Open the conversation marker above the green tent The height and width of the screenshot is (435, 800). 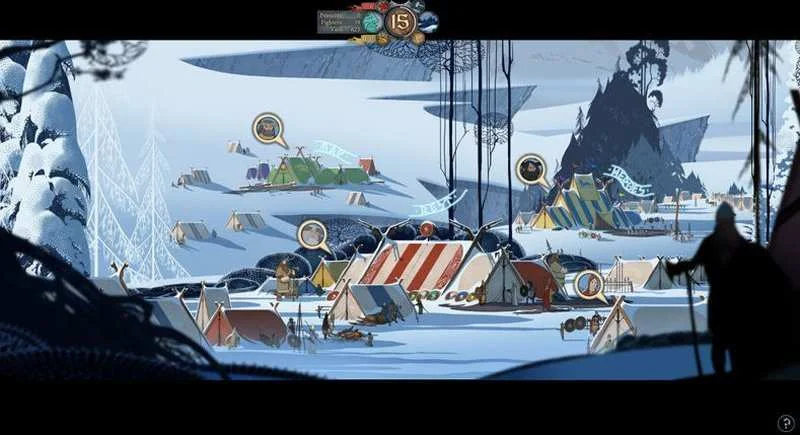tap(268, 127)
